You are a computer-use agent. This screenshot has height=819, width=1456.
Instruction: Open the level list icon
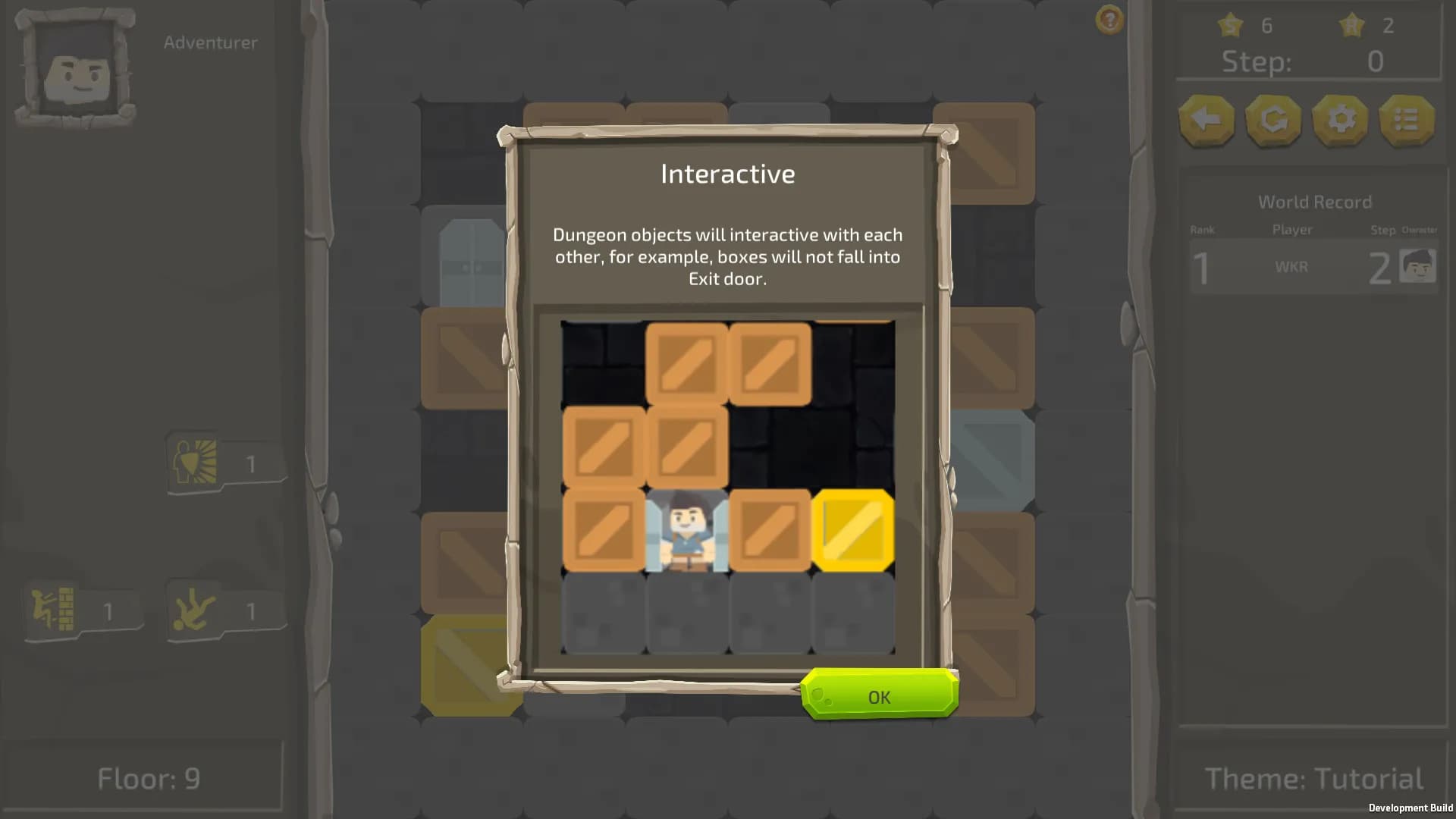click(x=1405, y=120)
